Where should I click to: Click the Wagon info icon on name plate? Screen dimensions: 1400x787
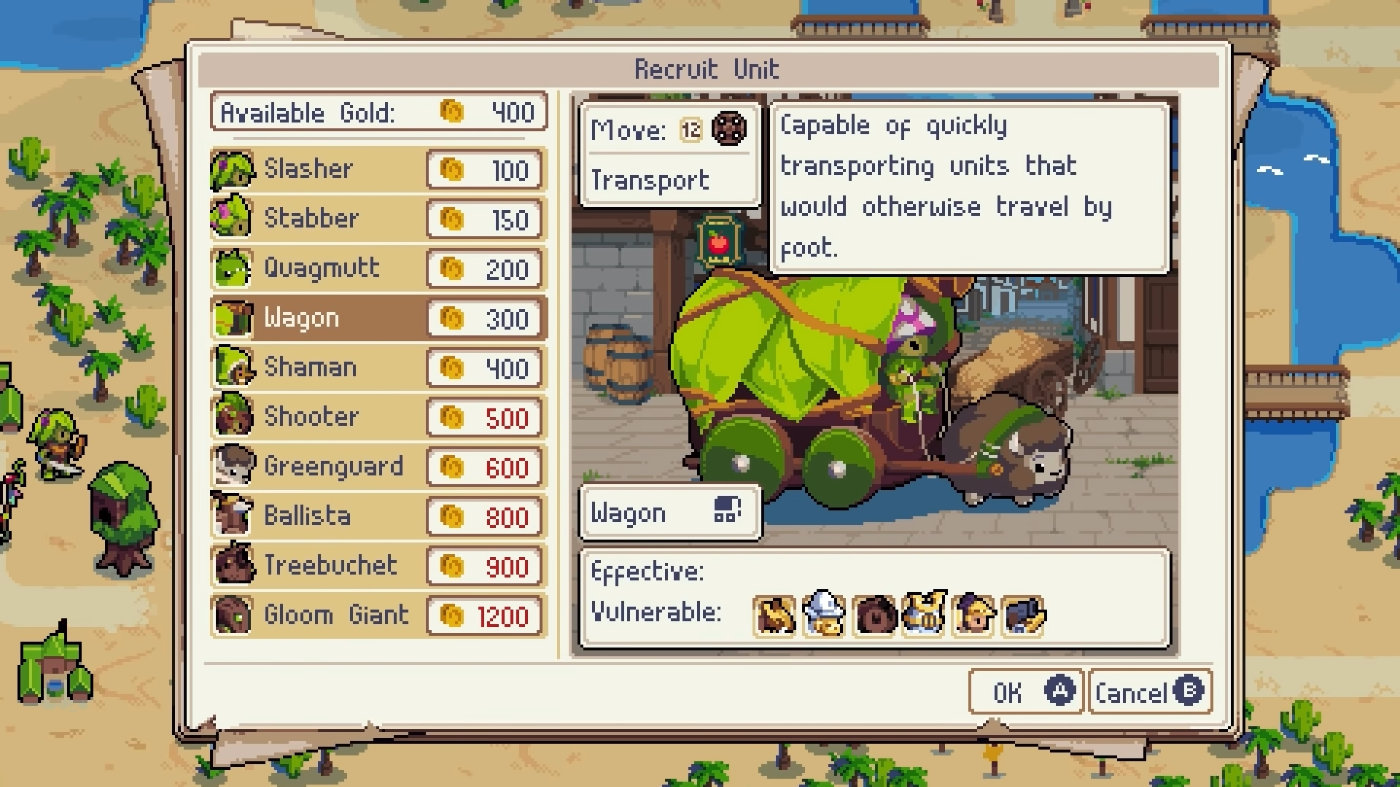728,512
